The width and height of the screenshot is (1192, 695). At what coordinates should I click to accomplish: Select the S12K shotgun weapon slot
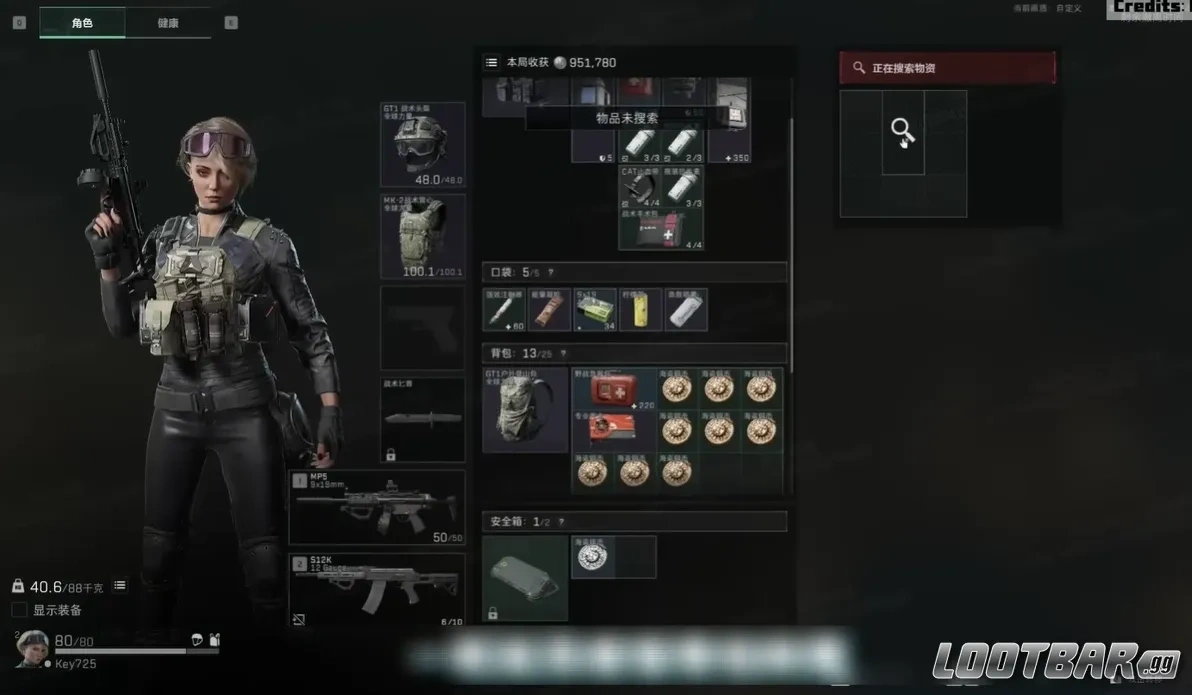[x=377, y=590]
